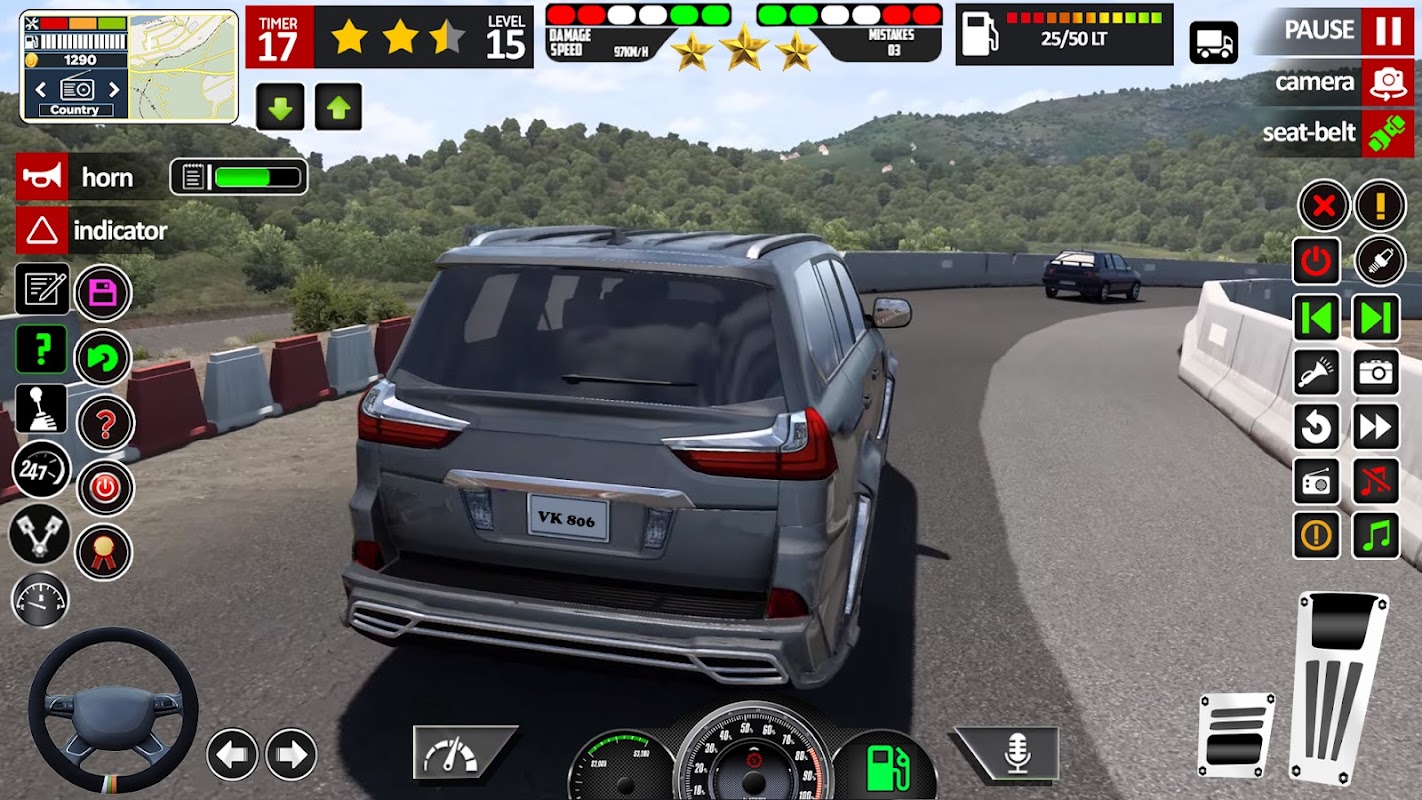The image size is (1422, 800).
Task: Click the pink floppy disk save icon
Action: tap(103, 293)
